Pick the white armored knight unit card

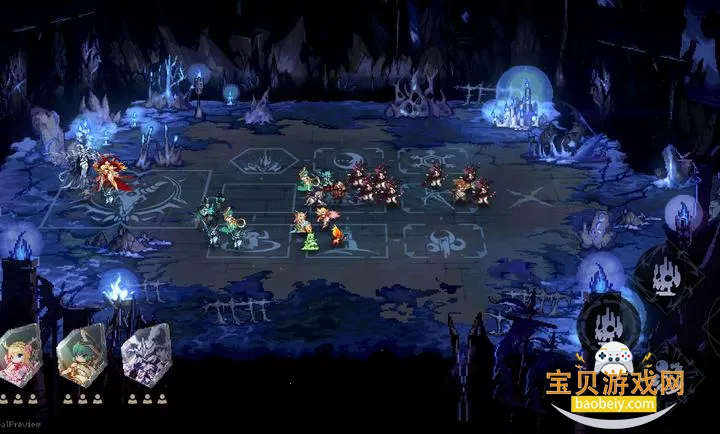[145, 357]
